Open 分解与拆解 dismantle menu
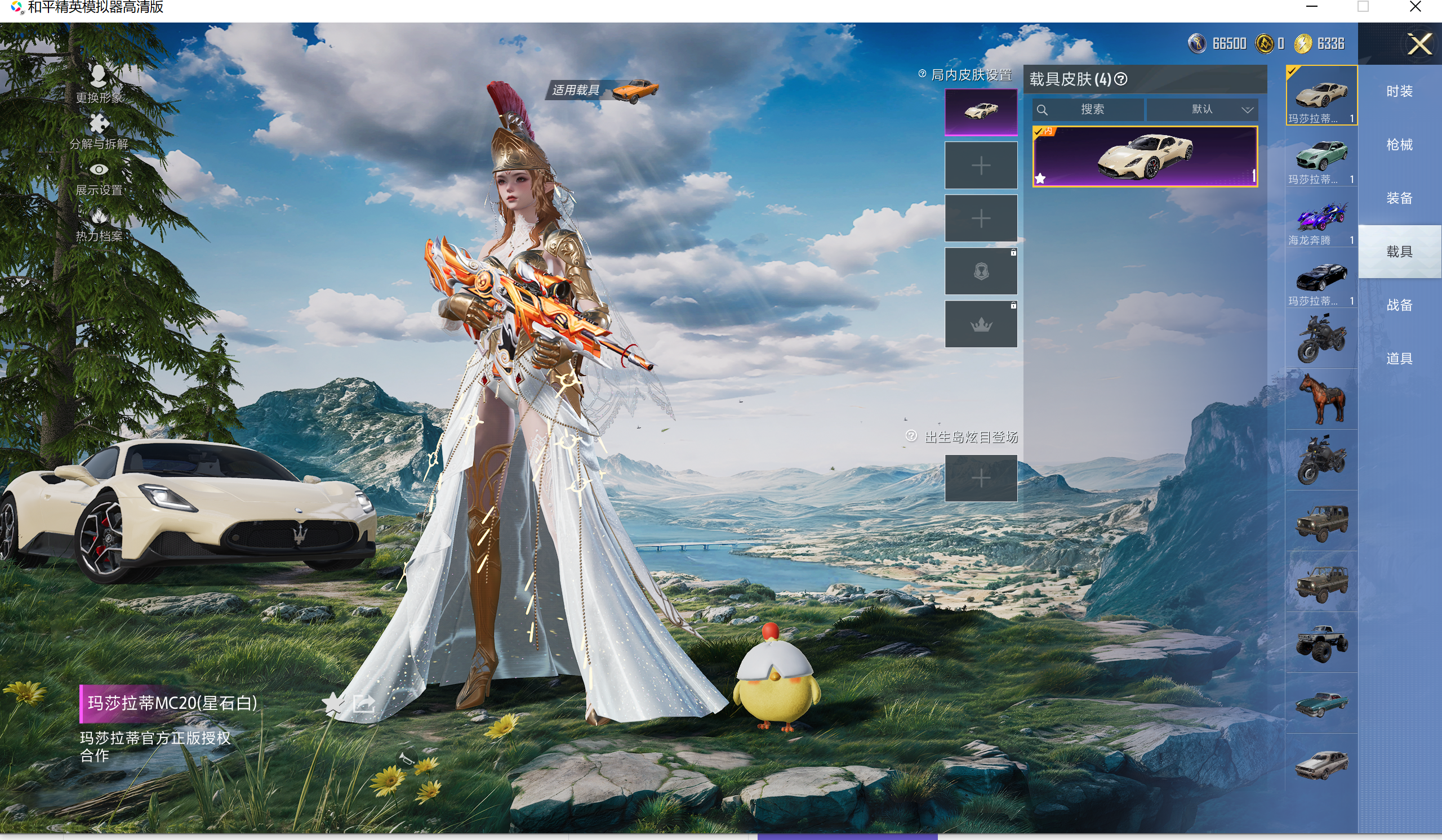1442x840 pixels. pos(99,131)
